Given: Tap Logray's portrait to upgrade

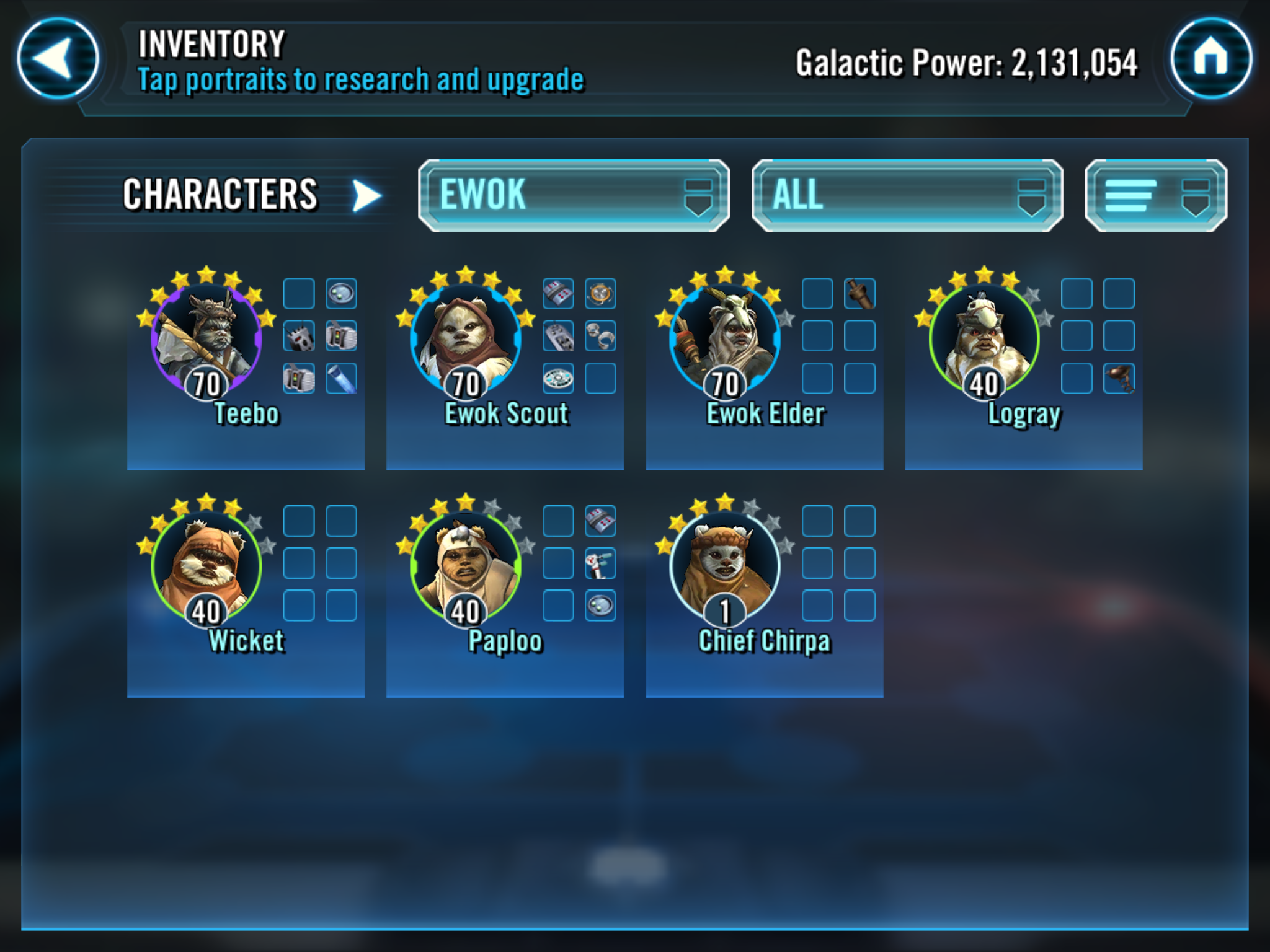Looking at the screenshot, I should [x=984, y=338].
